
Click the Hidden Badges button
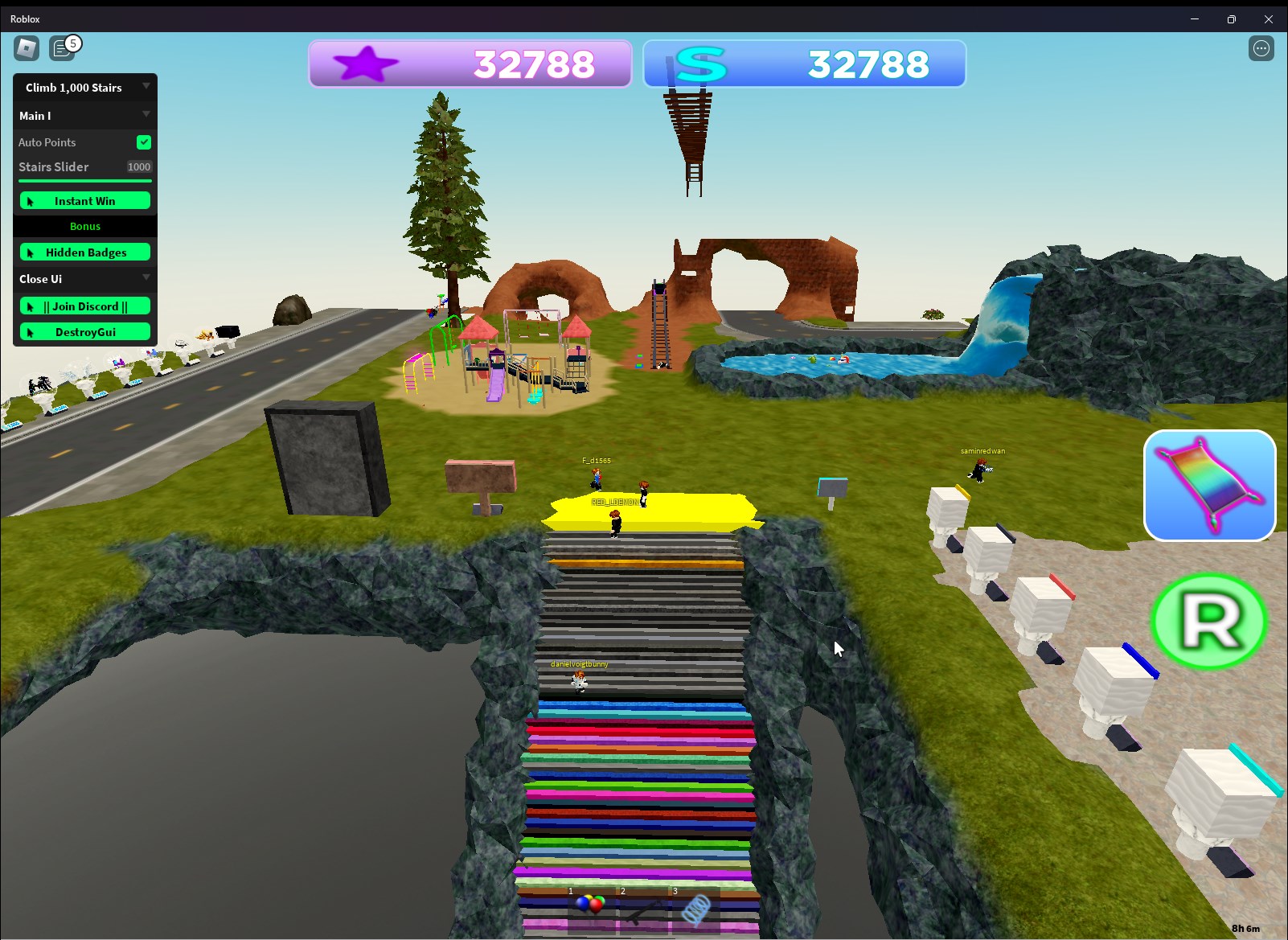(84, 252)
